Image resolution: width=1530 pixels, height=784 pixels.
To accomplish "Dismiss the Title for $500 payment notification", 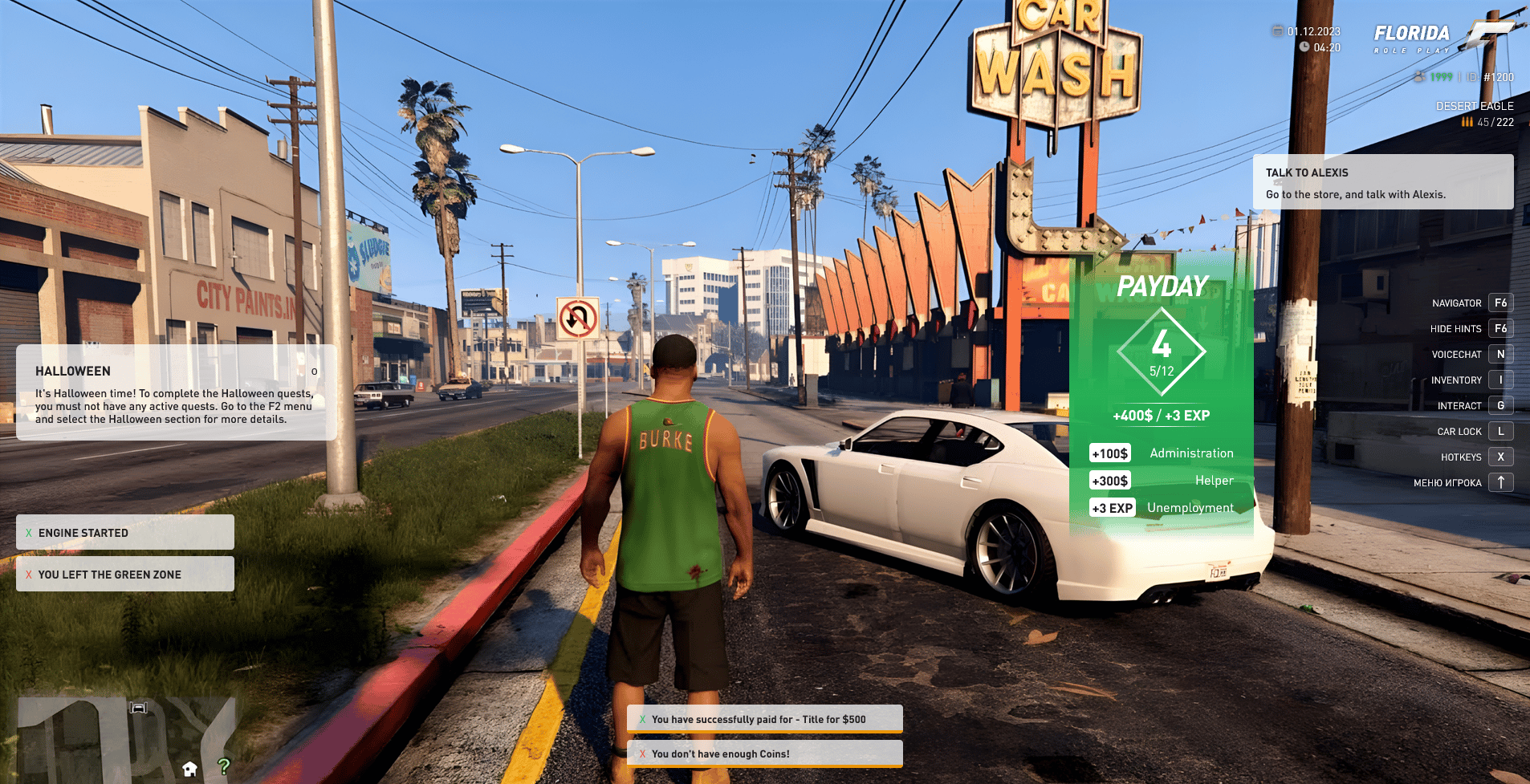I will pos(642,719).
